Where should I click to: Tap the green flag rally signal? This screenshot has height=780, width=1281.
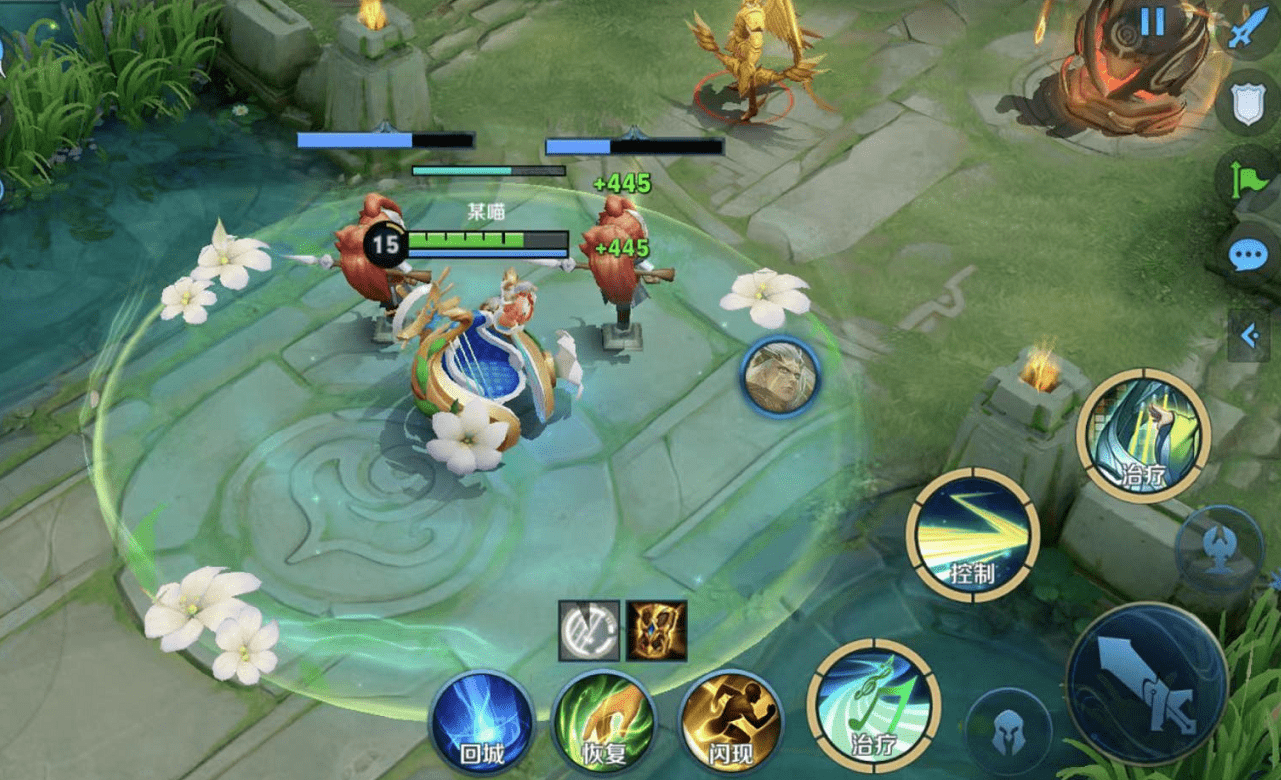click(x=1246, y=180)
